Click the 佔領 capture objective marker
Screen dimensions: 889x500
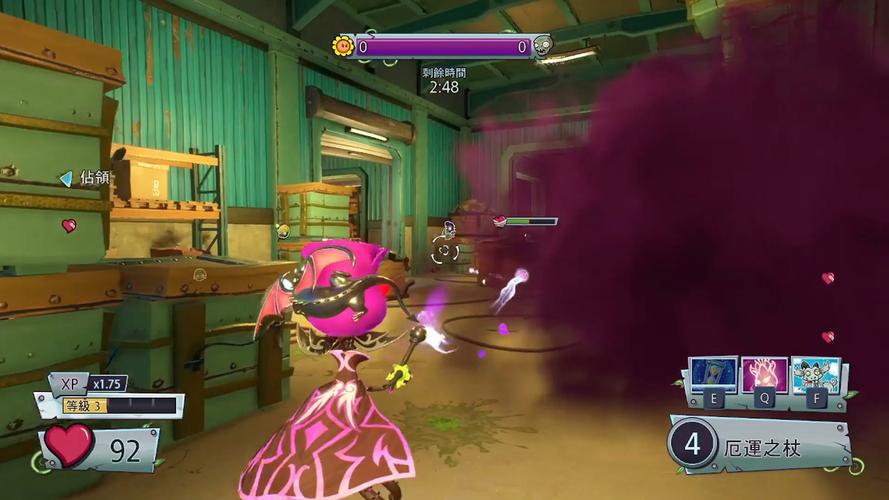tap(86, 178)
